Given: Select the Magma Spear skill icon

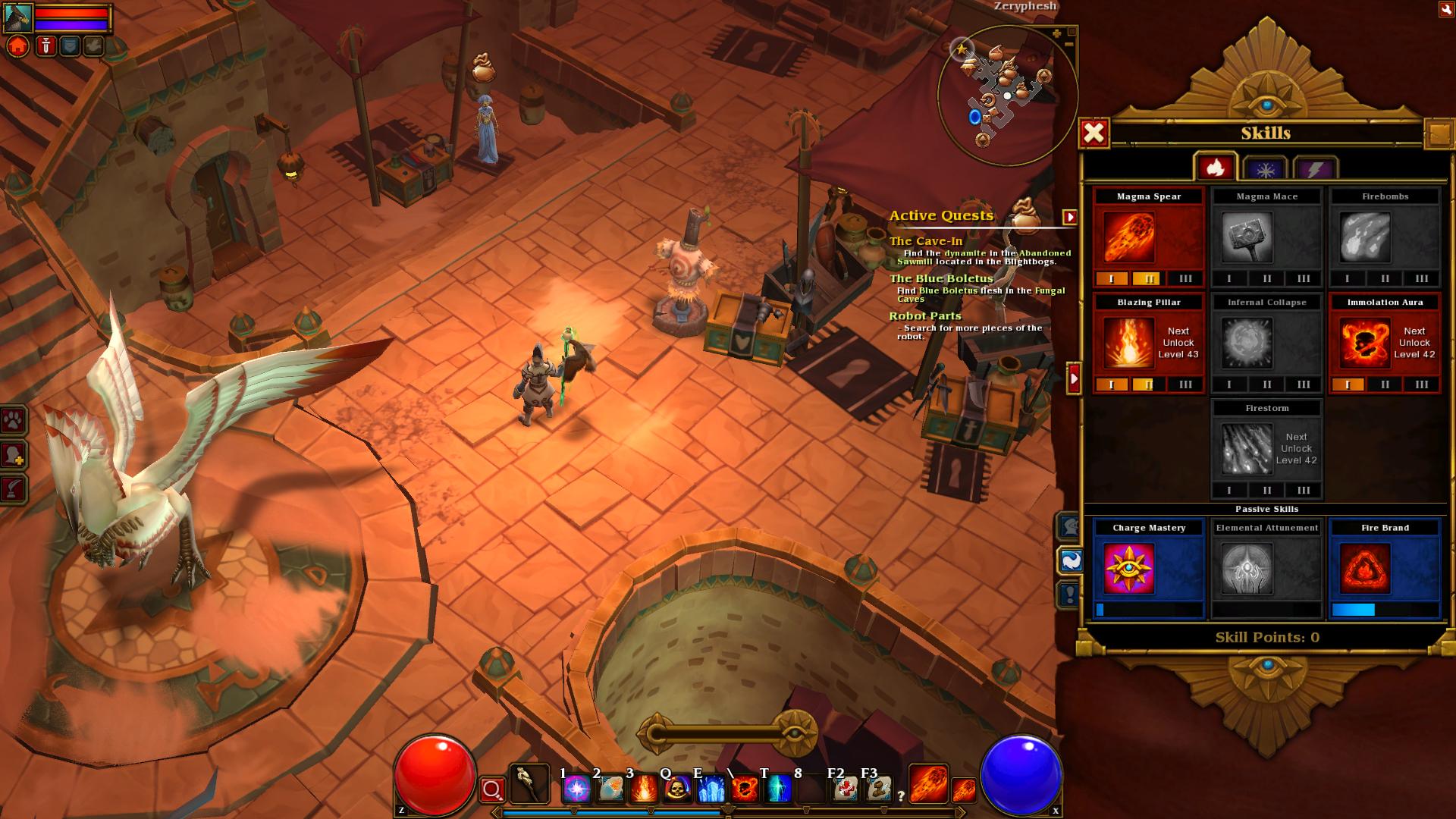Looking at the screenshot, I should tap(1128, 237).
